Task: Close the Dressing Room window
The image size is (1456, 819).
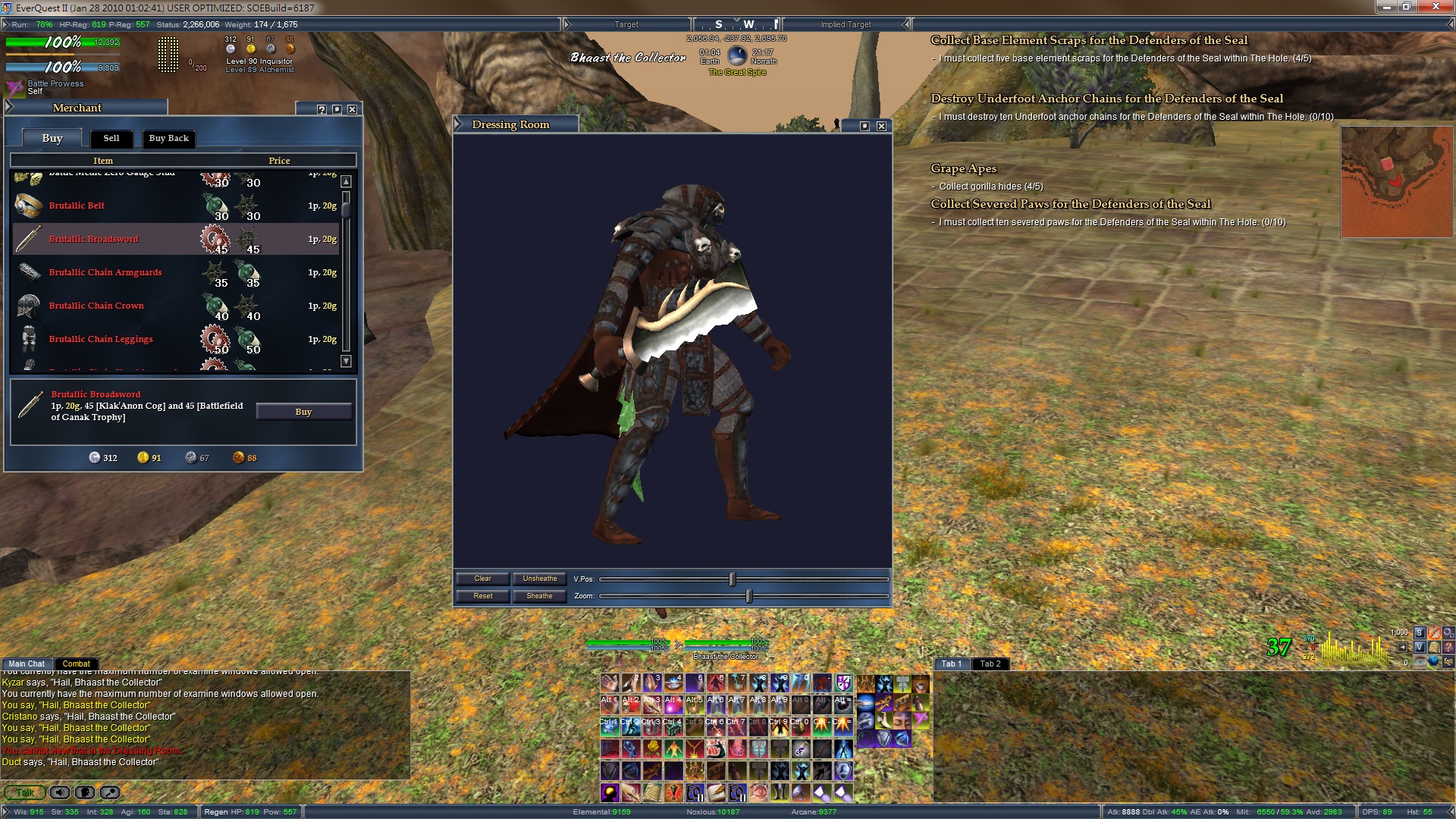Action: click(881, 126)
